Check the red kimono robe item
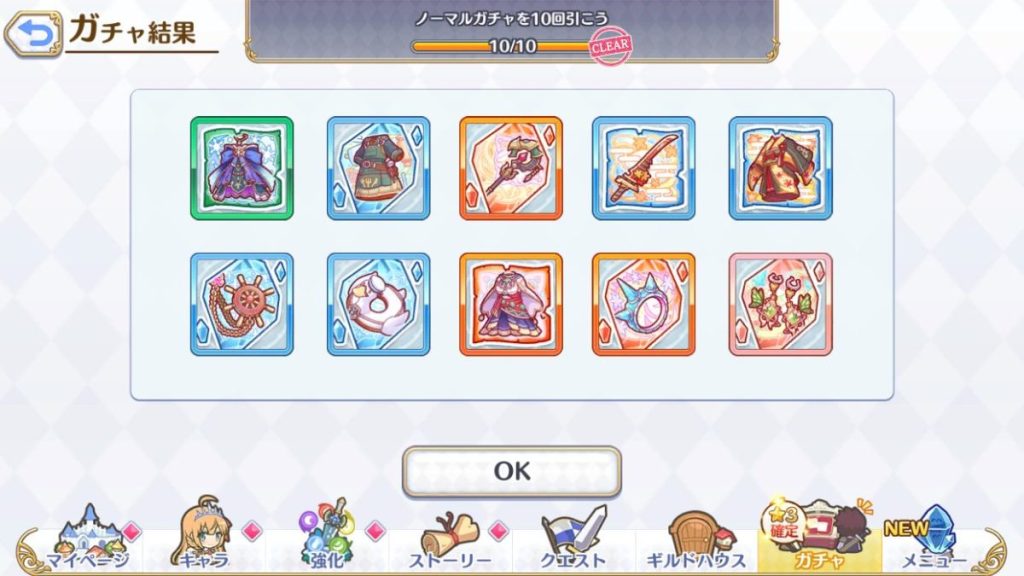The height and width of the screenshot is (576, 1024). click(780, 168)
